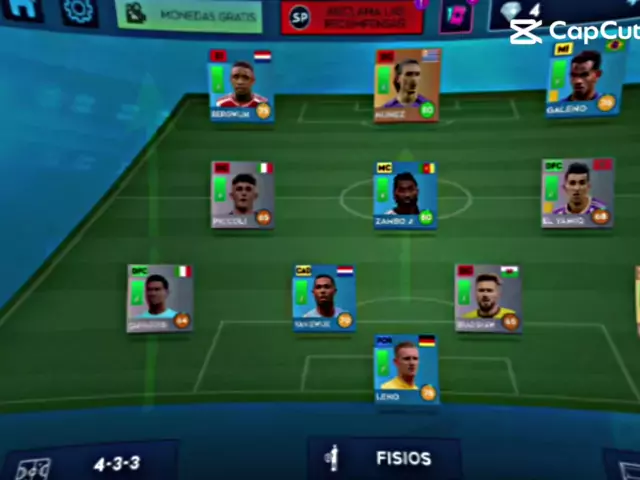Go to the home screen icon
Viewport: 640px width, 480px height.
(24, 10)
